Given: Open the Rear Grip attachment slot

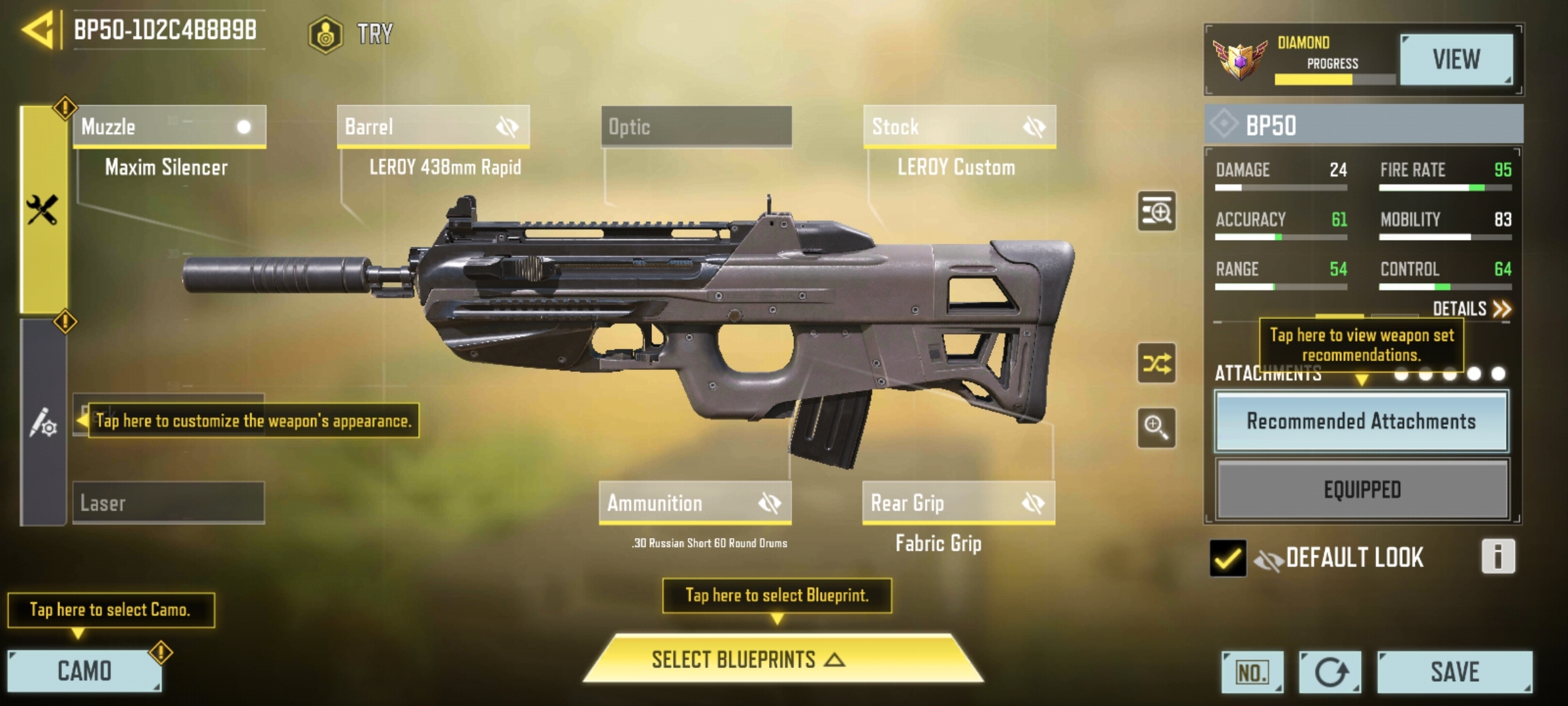Looking at the screenshot, I should [x=958, y=503].
